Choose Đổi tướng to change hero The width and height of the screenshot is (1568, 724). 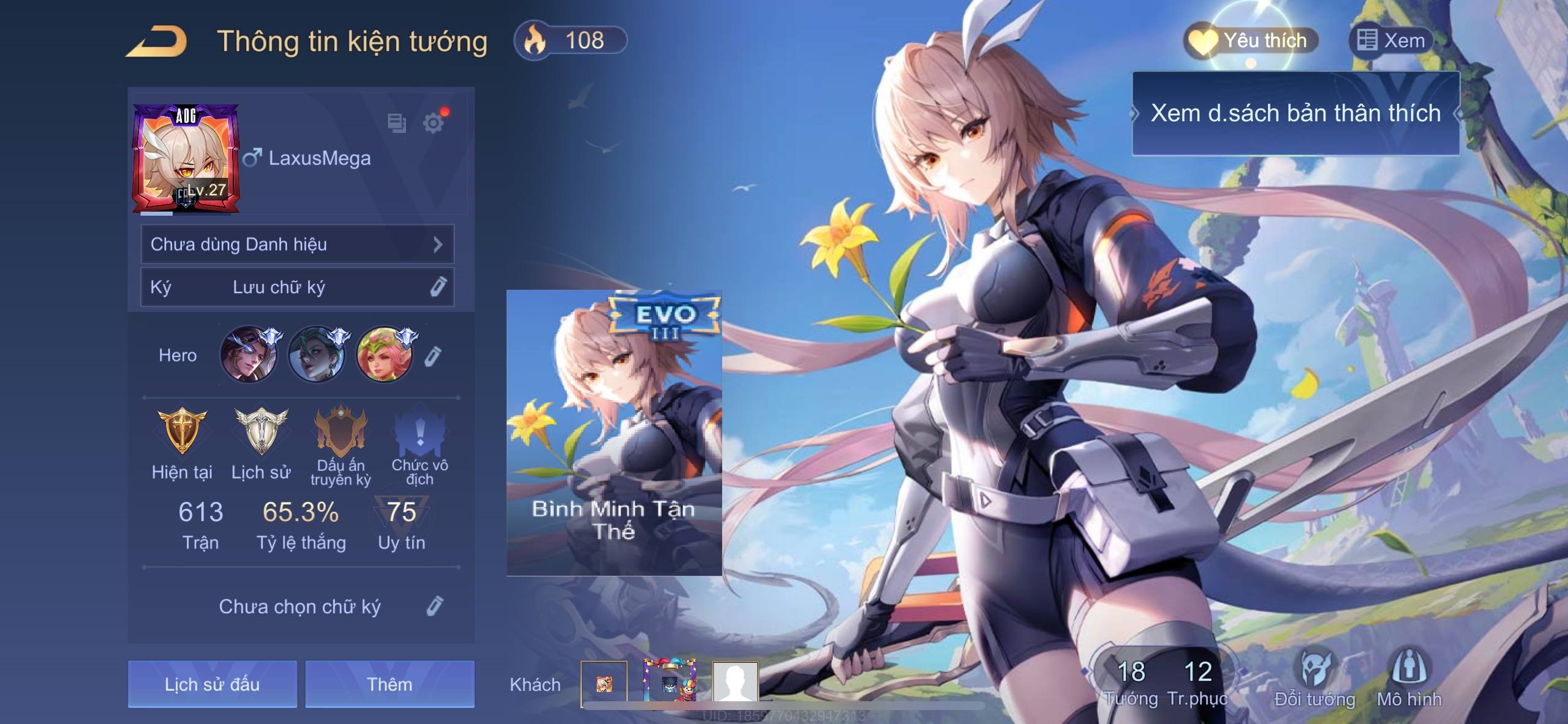pos(1314,677)
